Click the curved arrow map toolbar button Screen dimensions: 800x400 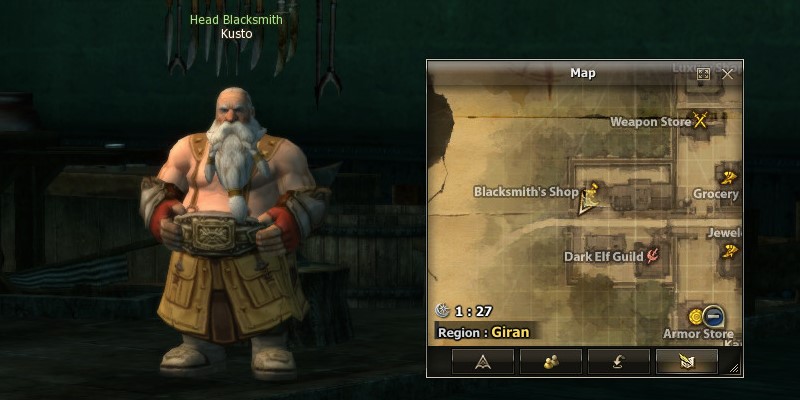tap(619, 361)
